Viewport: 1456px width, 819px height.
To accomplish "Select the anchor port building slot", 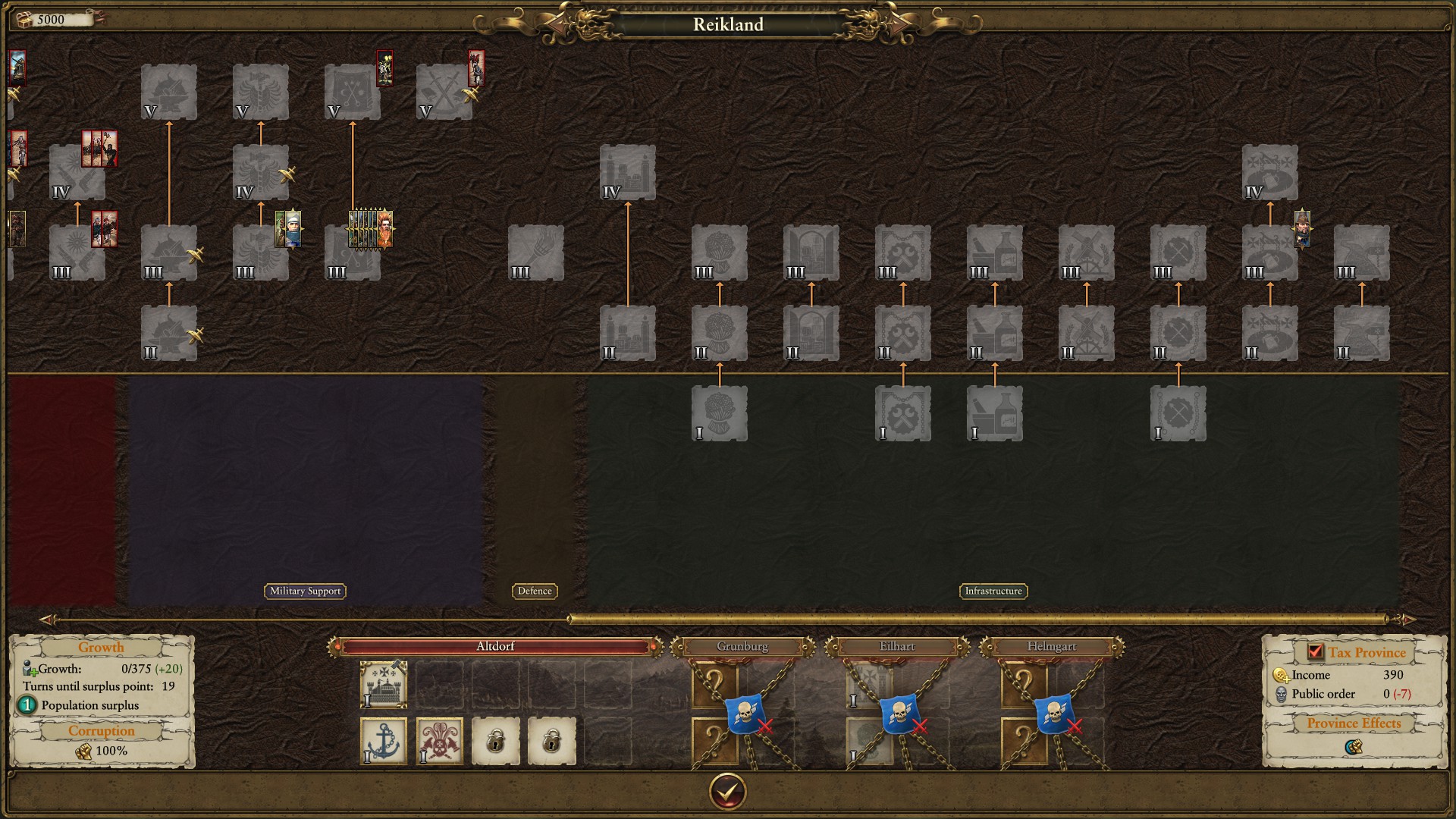I will (384, 741).
